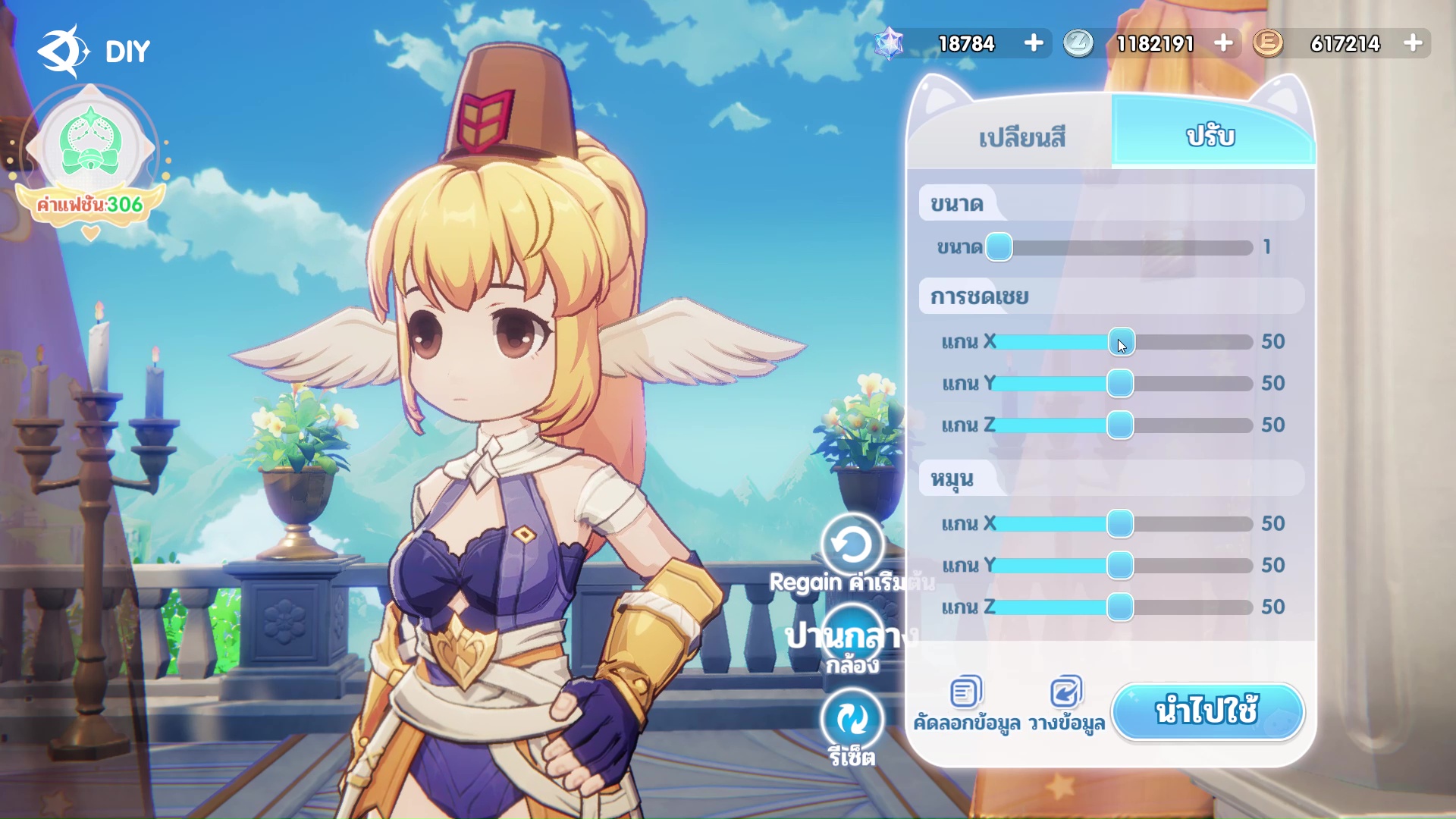
Task: Copy data with คัดลอกข้อมูล icon
Action: [966, 692]
